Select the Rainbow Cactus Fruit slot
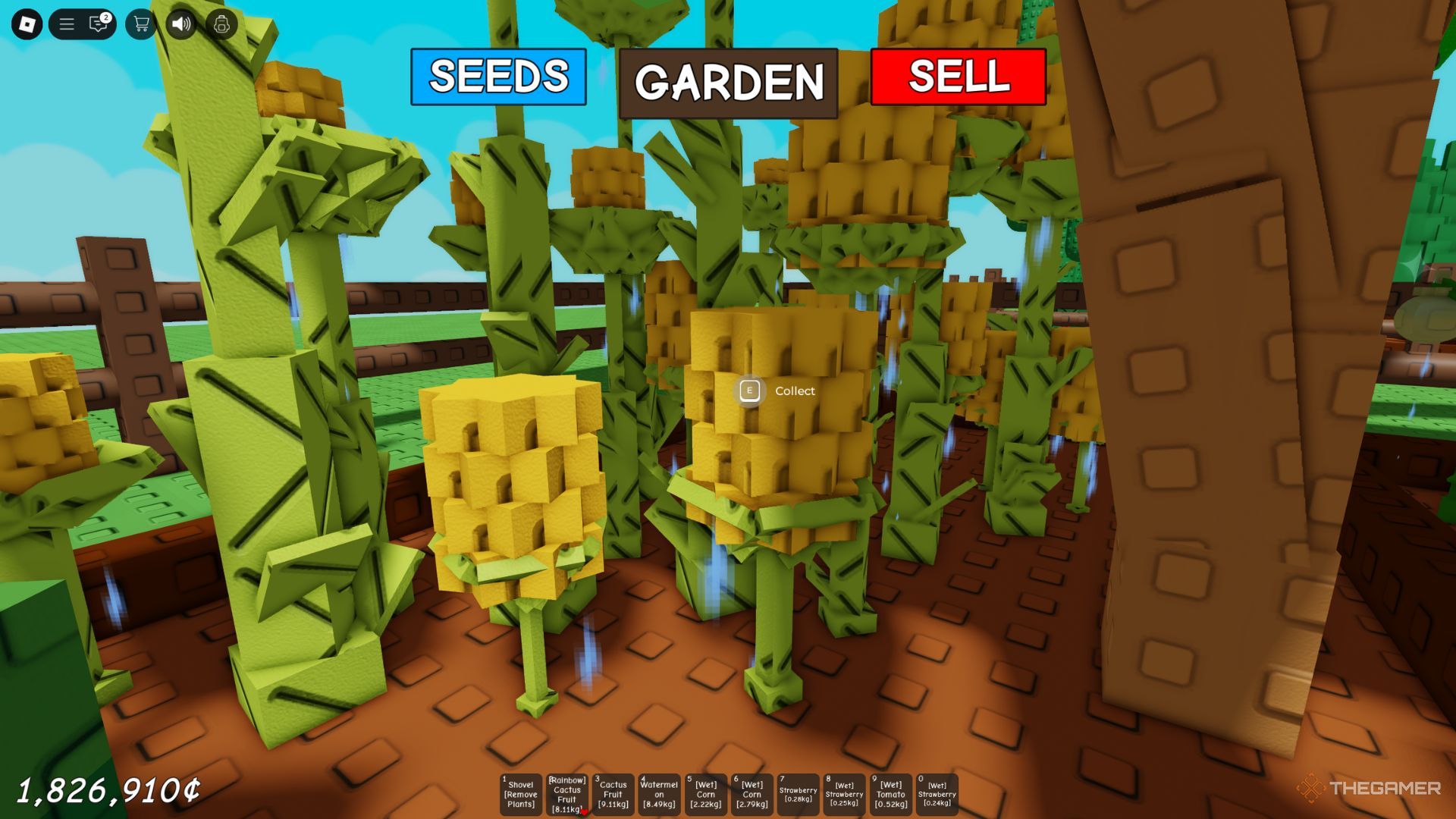 [x=566, y=794]
